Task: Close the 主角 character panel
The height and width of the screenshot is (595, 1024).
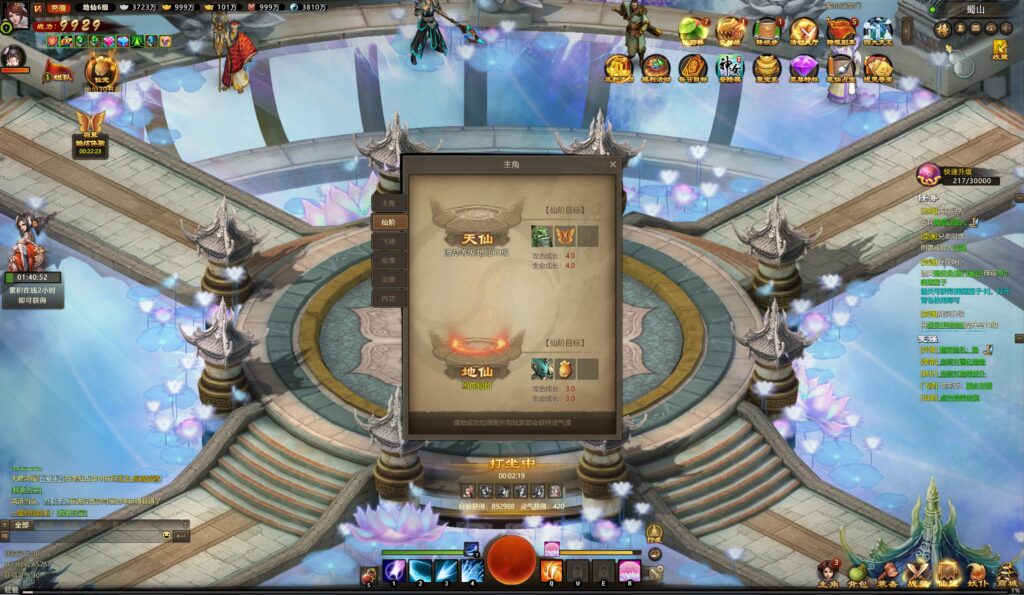Action: [x=613, y=164]
